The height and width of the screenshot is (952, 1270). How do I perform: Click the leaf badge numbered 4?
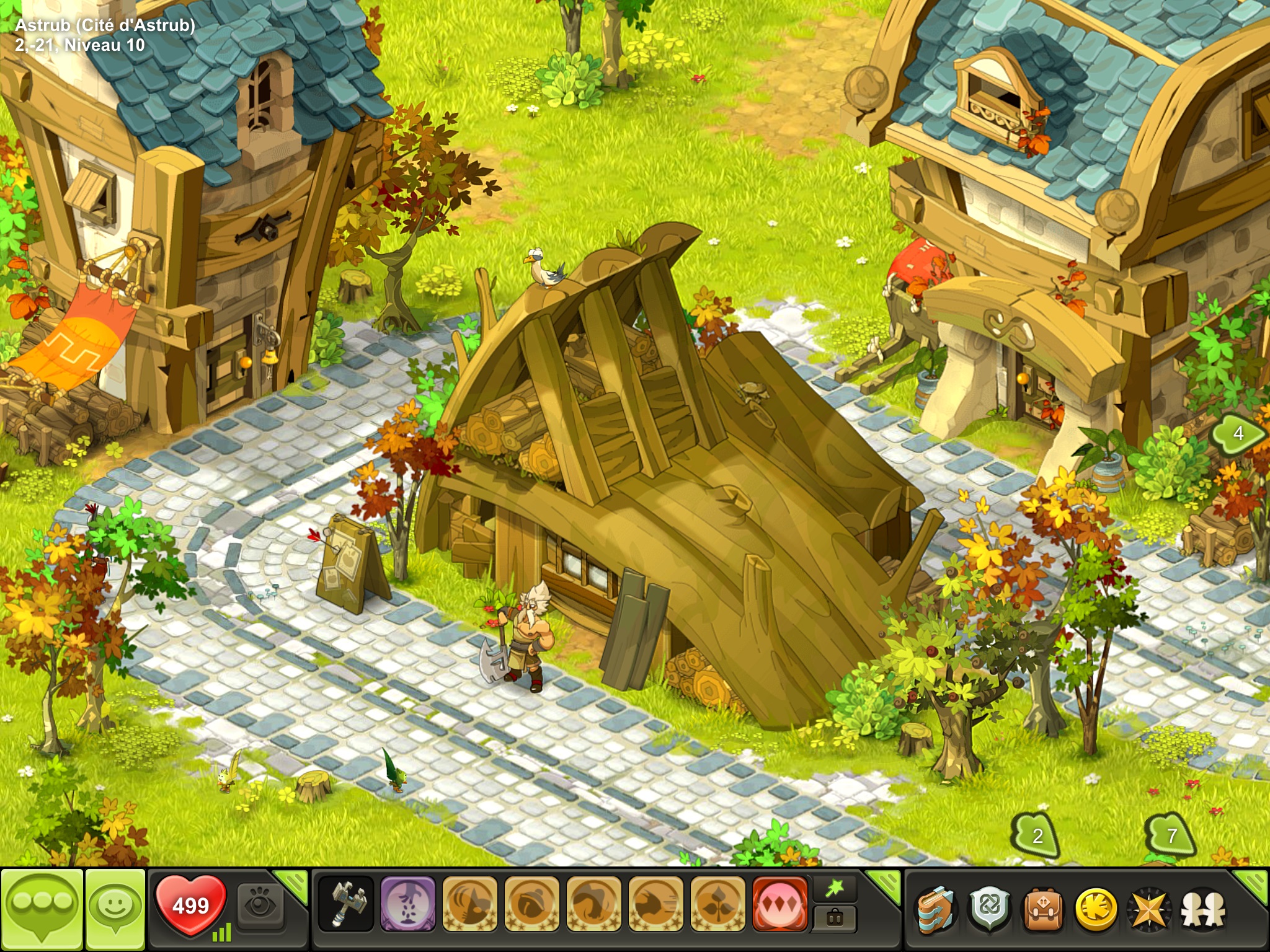1238,433
